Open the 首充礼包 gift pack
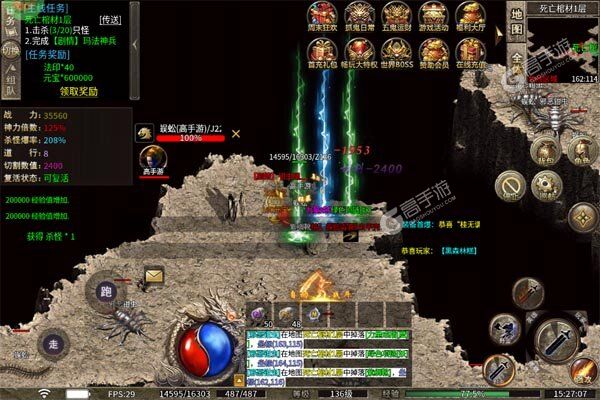Image resolution: width=600 pixels, height=400 pixels. [321, 52]
